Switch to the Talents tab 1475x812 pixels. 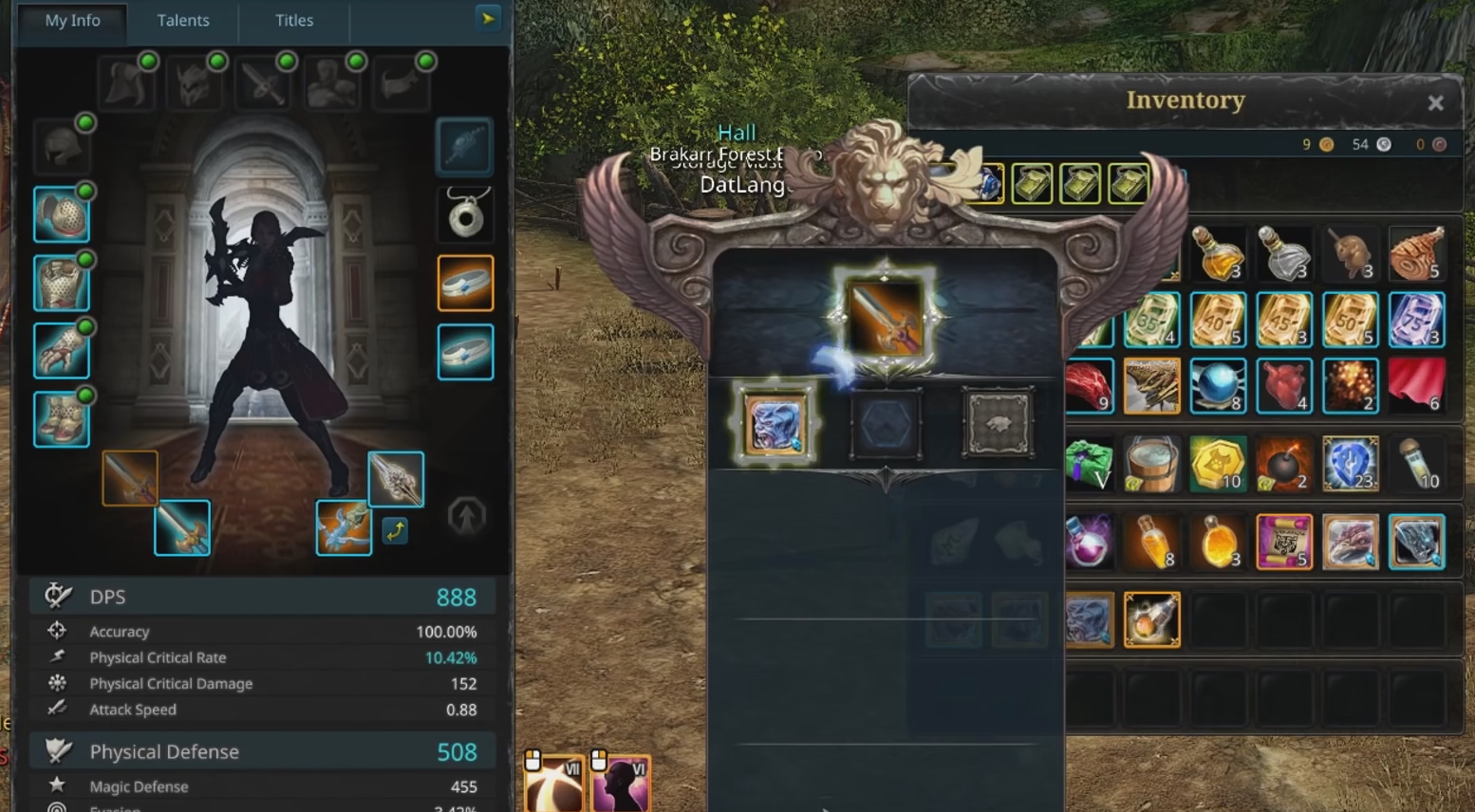183,21
